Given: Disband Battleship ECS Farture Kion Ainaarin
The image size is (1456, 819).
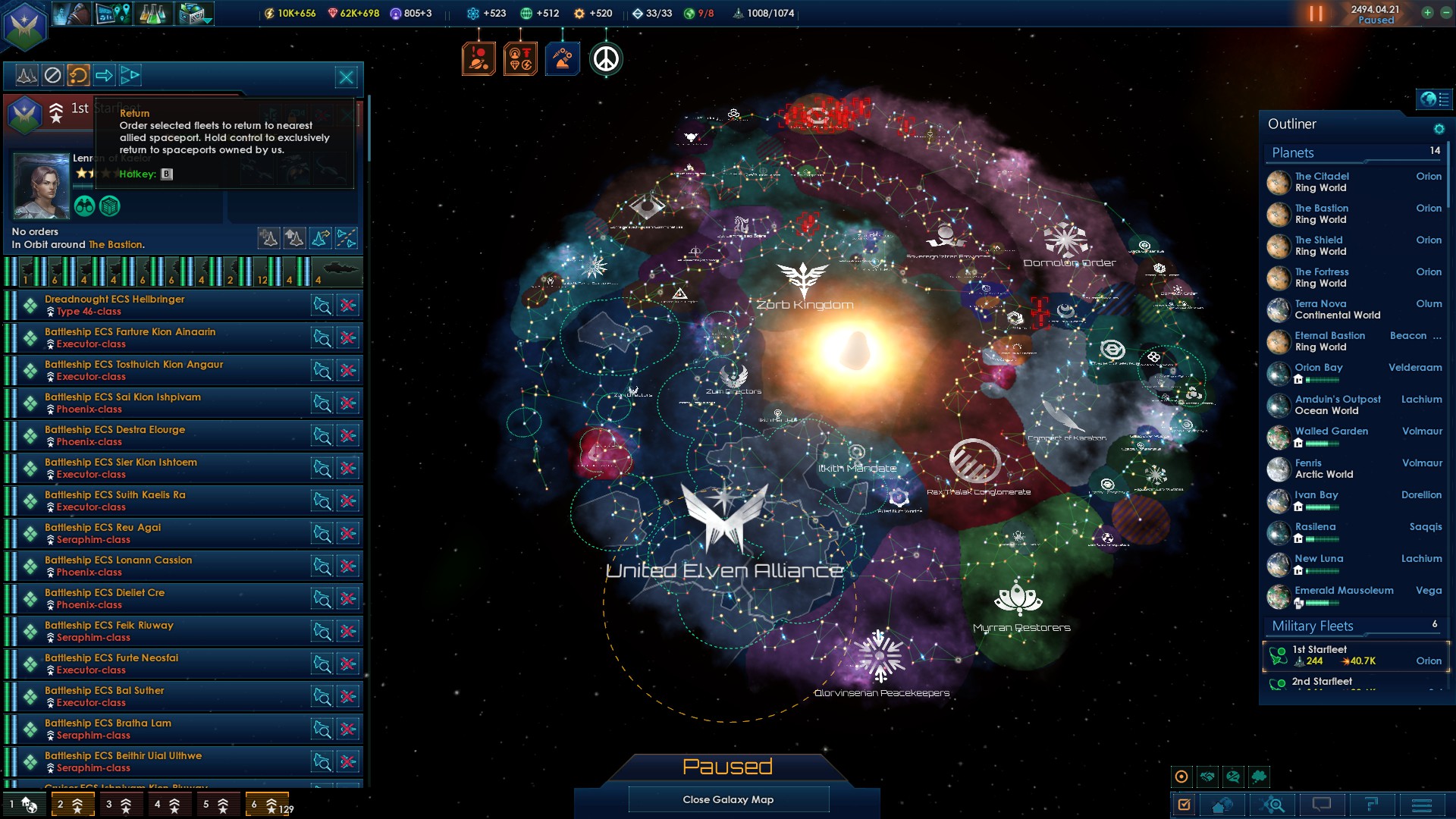Looking at the screenshot, I should [x=348, y=338].
